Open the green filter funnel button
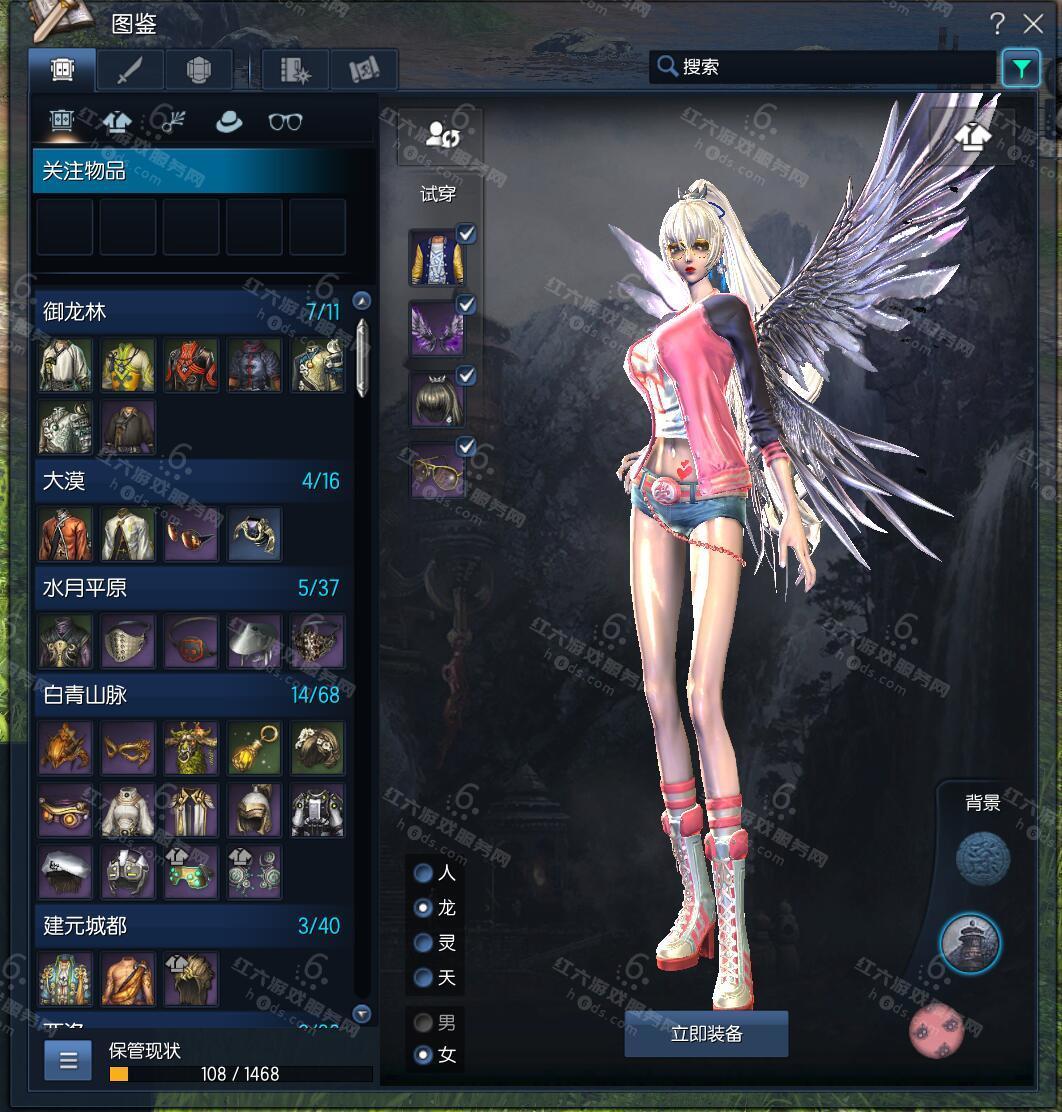Screen dimensions: 1062x1112 pos(1020,68)
